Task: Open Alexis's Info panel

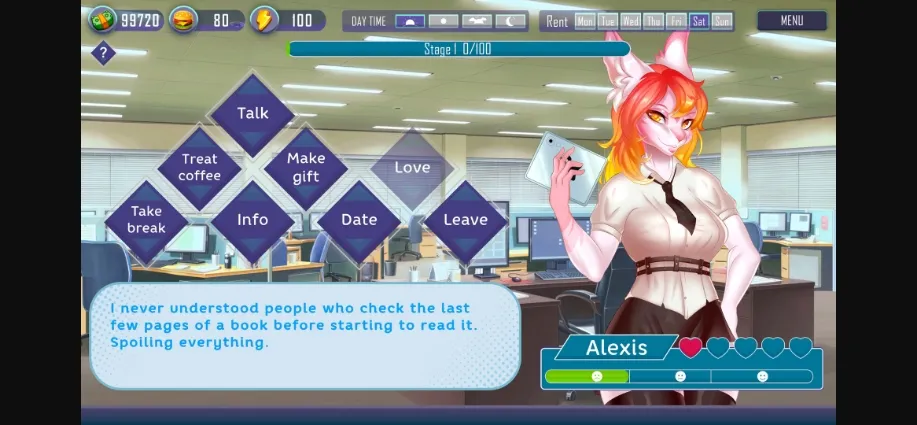Action: coord(252,220)
